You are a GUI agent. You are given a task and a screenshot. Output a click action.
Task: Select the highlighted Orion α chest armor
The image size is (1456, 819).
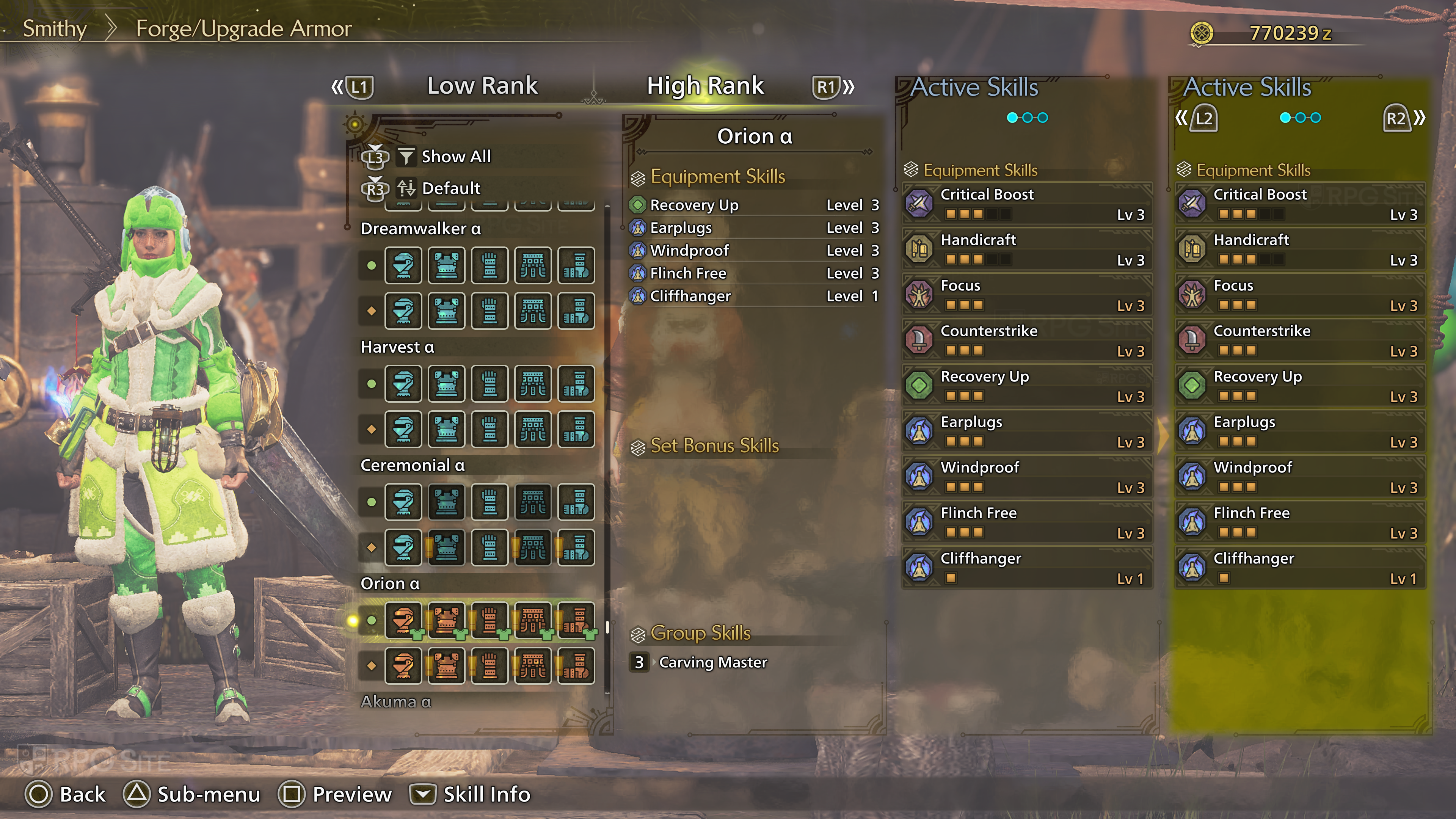point(447,620)
